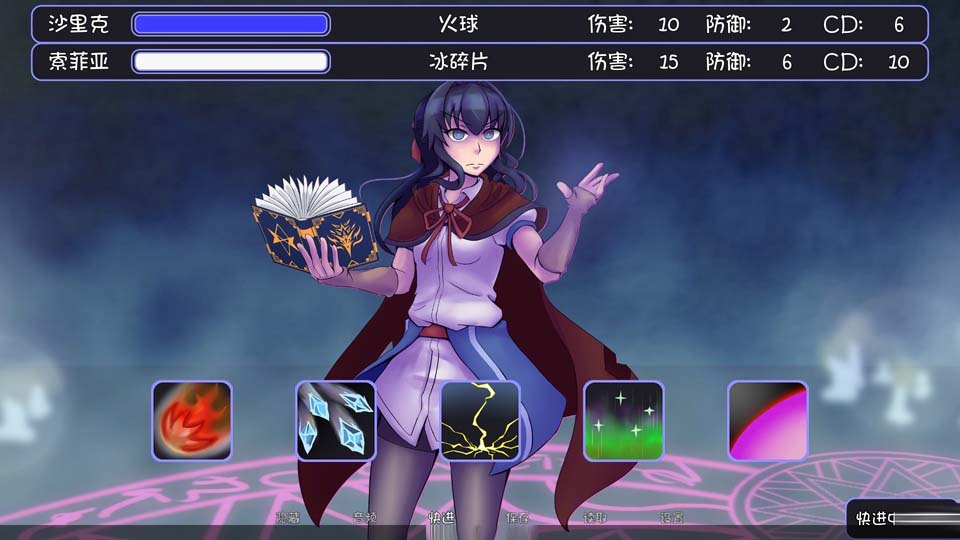960x540 pixels.
Task: Hide the interface with 隐藏
Action: coord(288,518)
